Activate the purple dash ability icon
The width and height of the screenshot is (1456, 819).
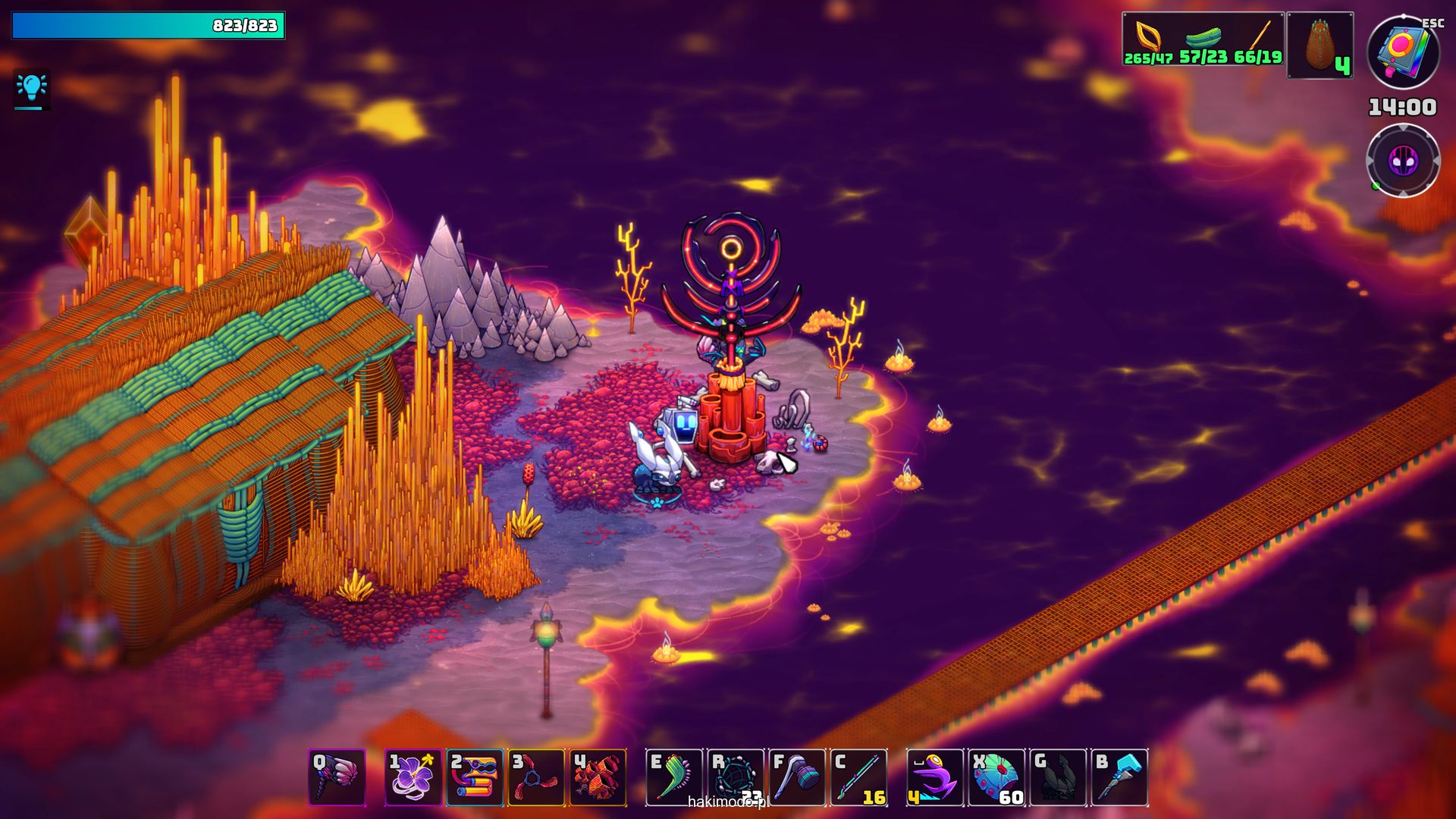click(935, 777)
